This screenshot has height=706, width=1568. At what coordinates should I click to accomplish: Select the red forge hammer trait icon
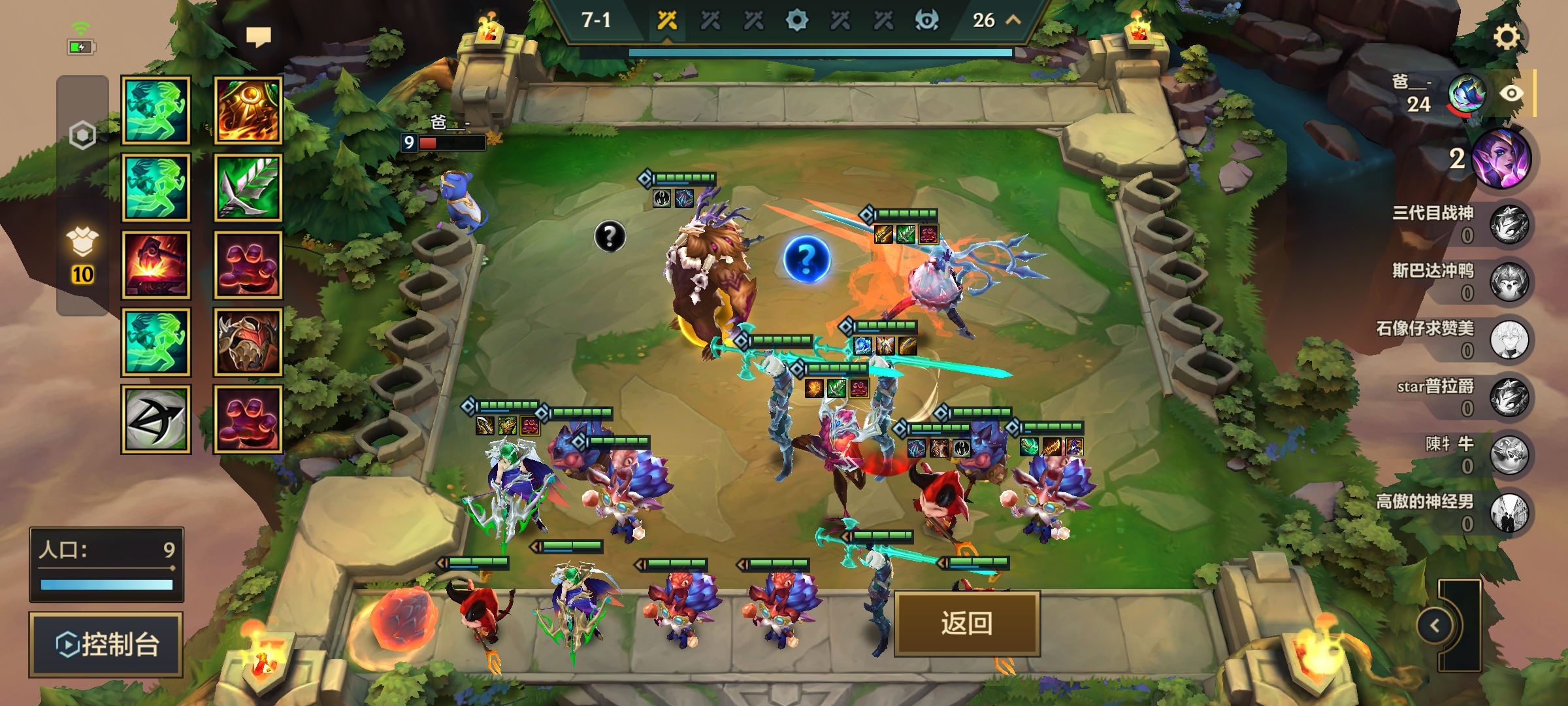[x=156, y=265]
